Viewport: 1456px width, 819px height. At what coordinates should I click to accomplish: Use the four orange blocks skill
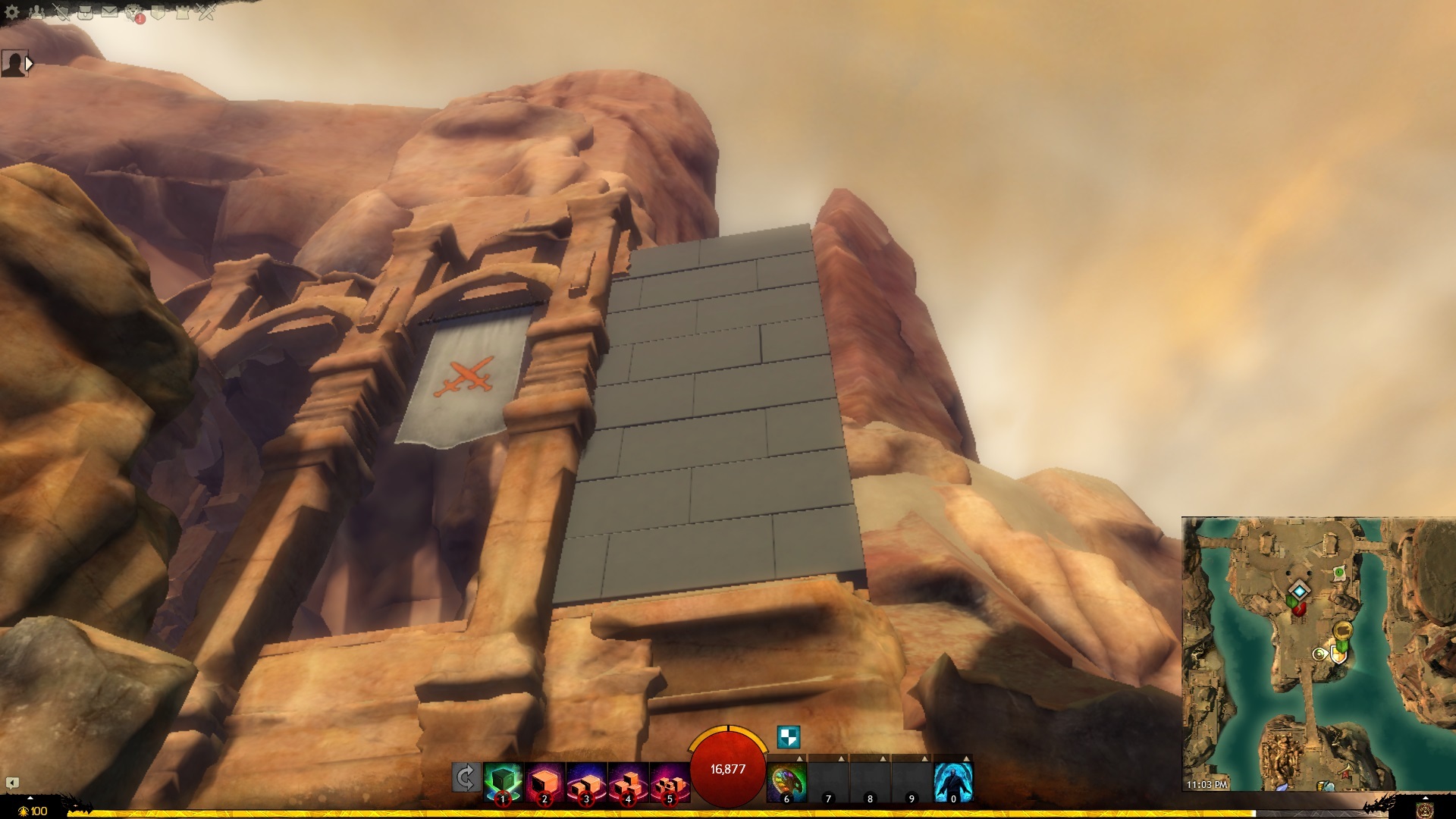point(670,781)
